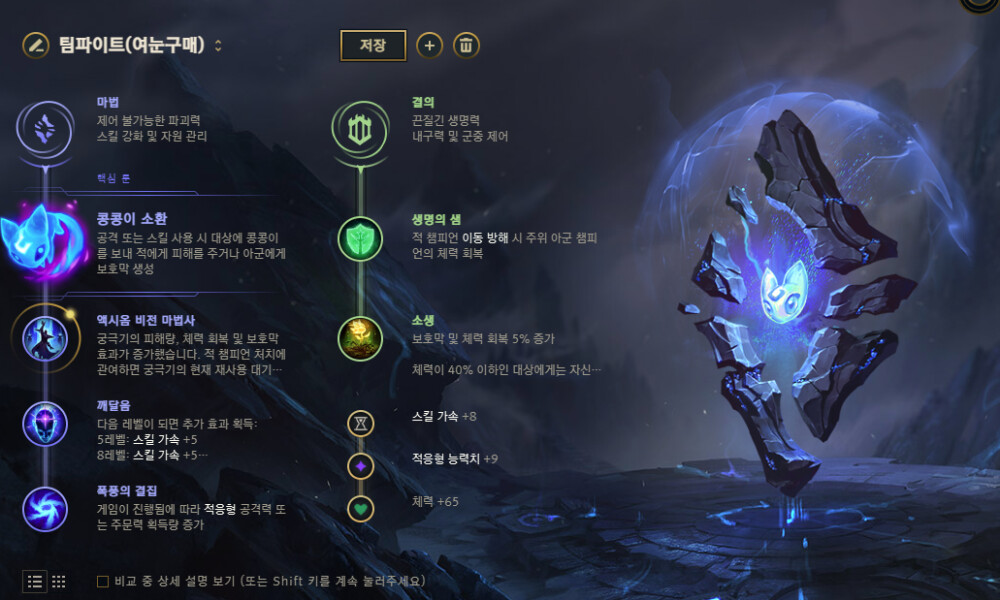Toggle detailed description checkbox
Image resolution: width=1000 pixels, height=600 pixels.
coord(103,581)
